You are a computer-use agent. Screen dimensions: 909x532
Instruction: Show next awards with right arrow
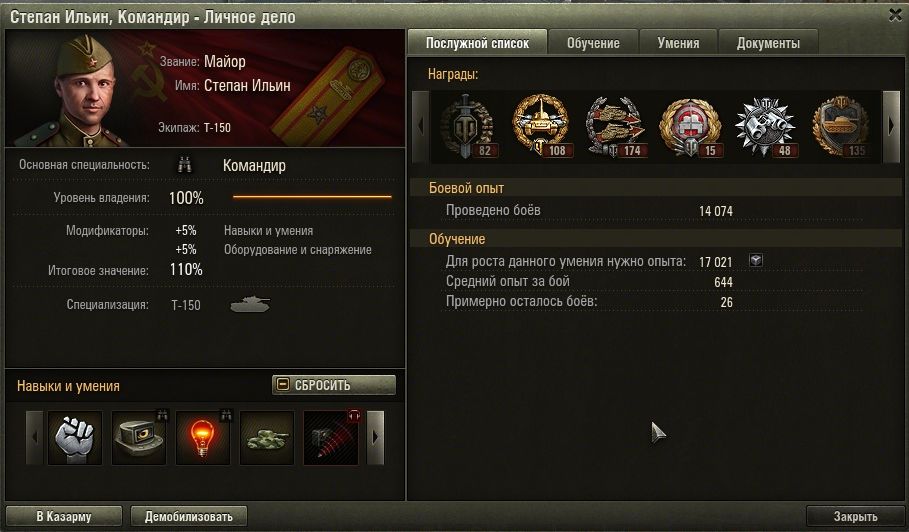click(891, 125)
